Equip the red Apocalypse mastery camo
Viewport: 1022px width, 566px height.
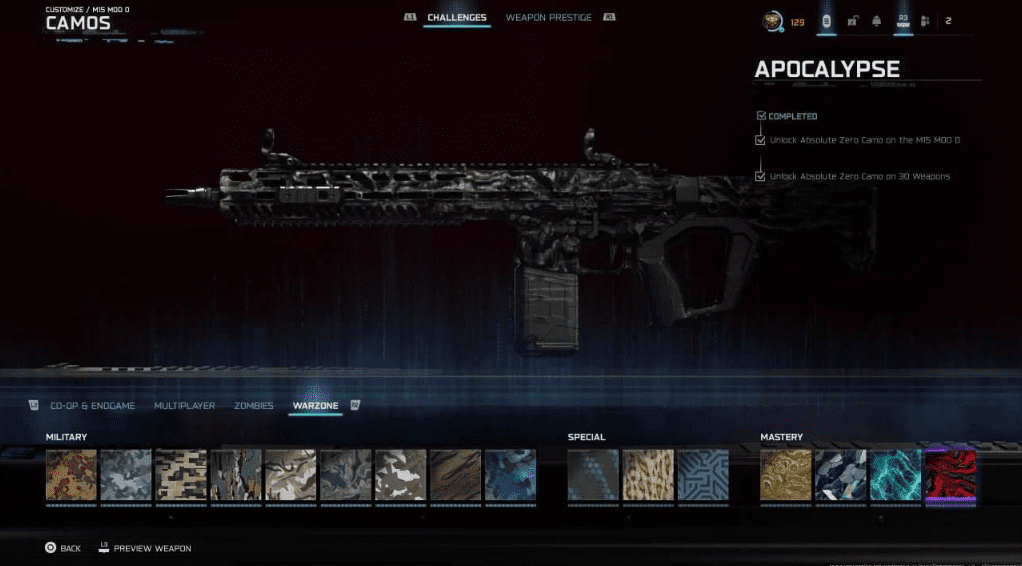click(950, 474)
